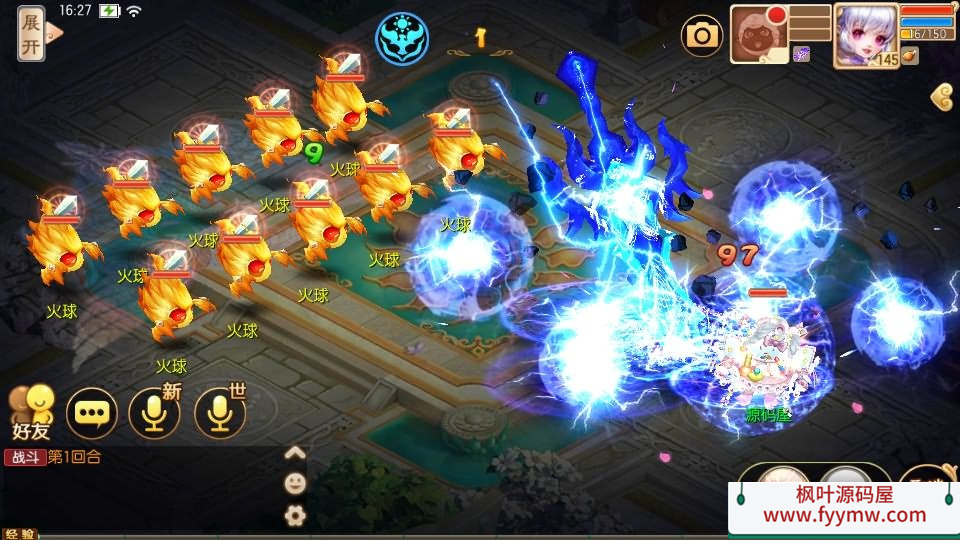Open the chat speech-bubble button
The image size is (960, 540).
point(92,412)
